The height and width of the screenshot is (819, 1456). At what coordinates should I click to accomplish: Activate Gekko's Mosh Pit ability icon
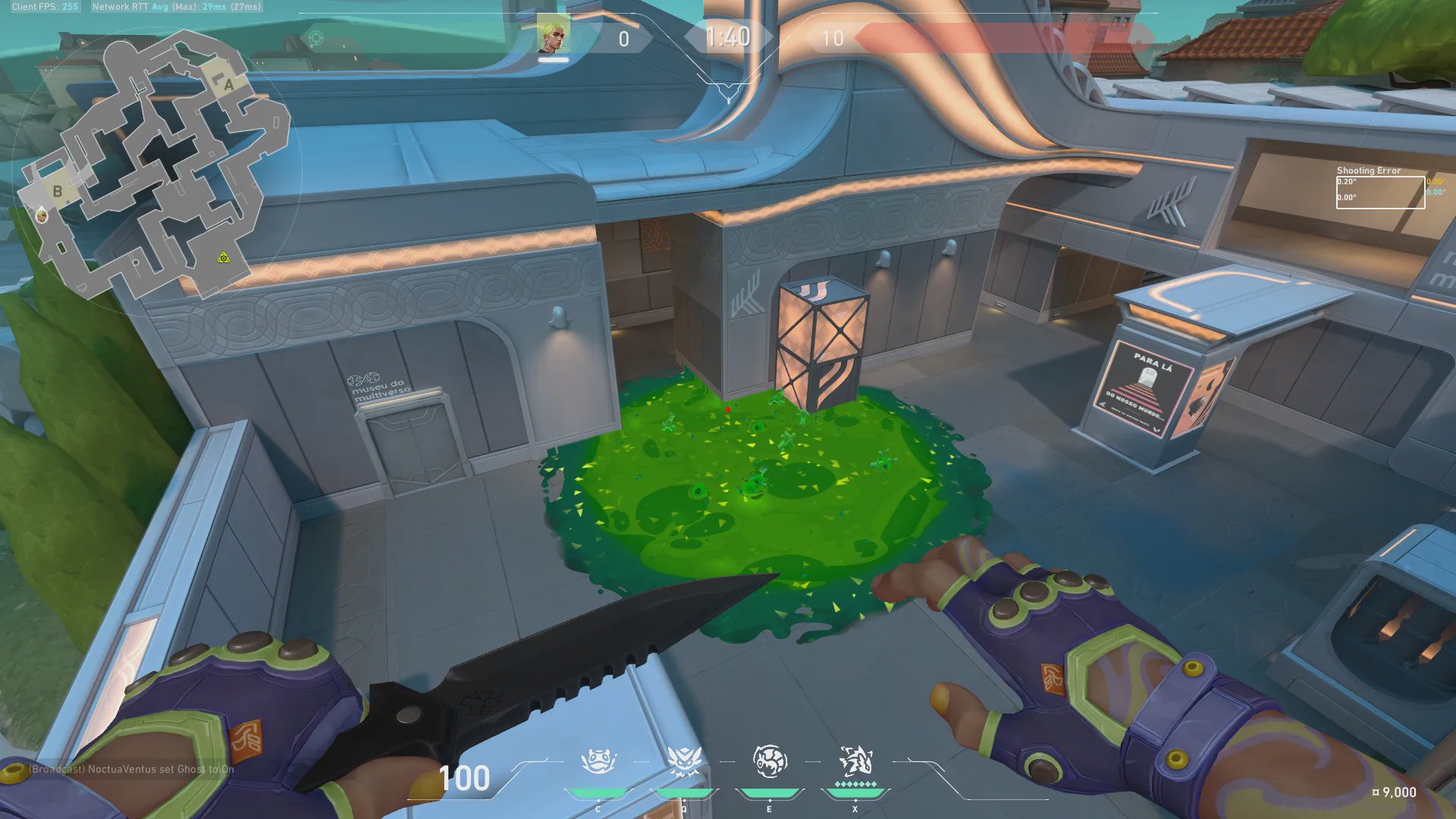(598, 761)
